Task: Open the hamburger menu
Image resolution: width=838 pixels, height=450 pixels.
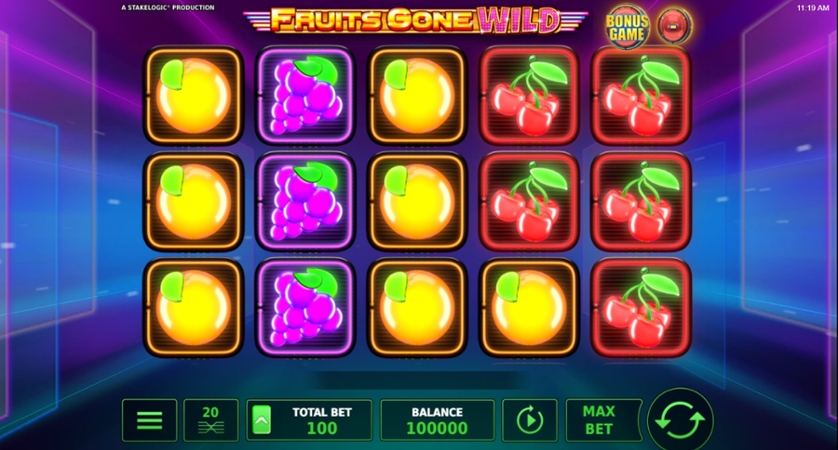Action: 149,420
